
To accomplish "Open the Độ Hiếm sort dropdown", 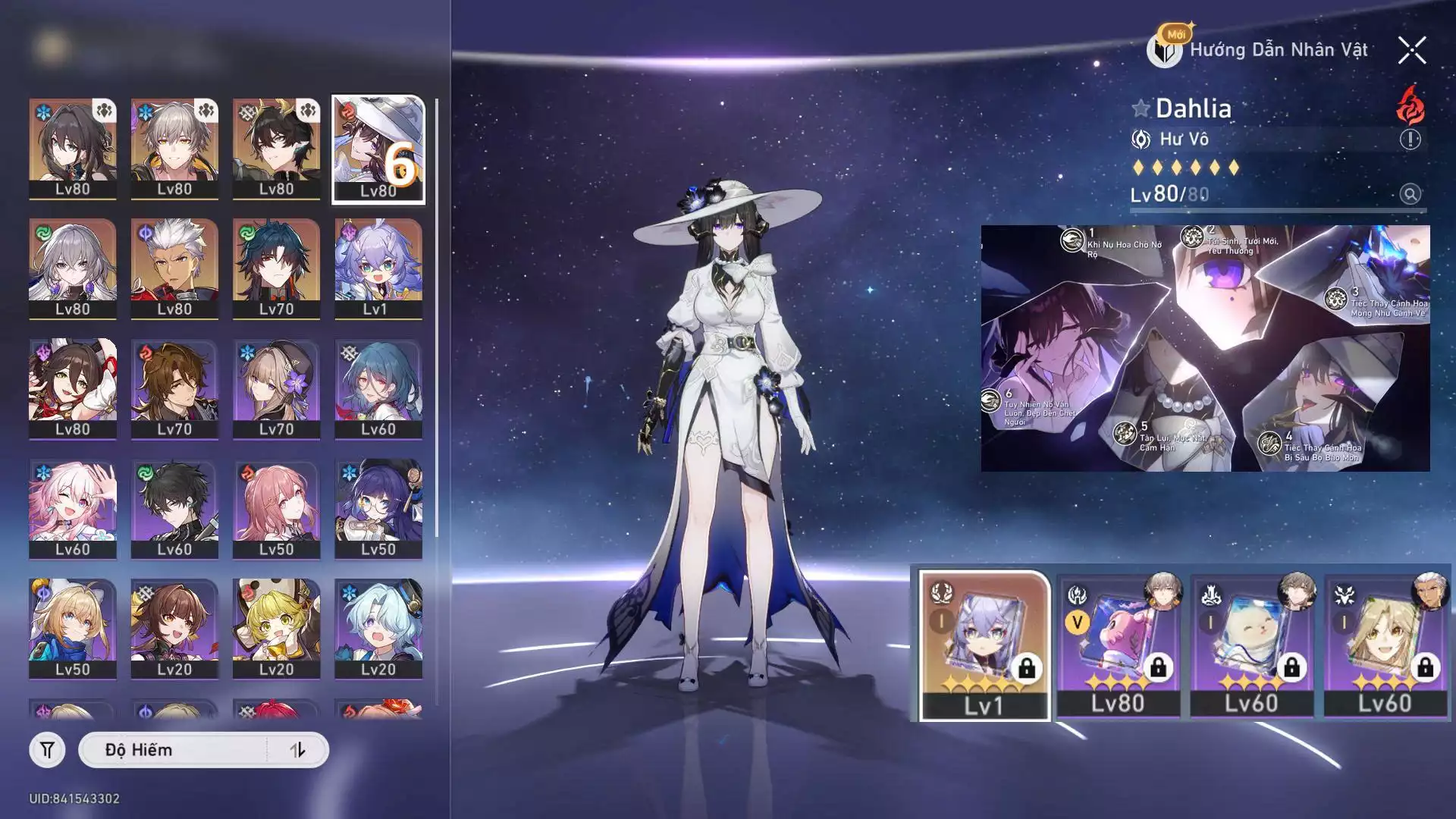I will 173,750.
